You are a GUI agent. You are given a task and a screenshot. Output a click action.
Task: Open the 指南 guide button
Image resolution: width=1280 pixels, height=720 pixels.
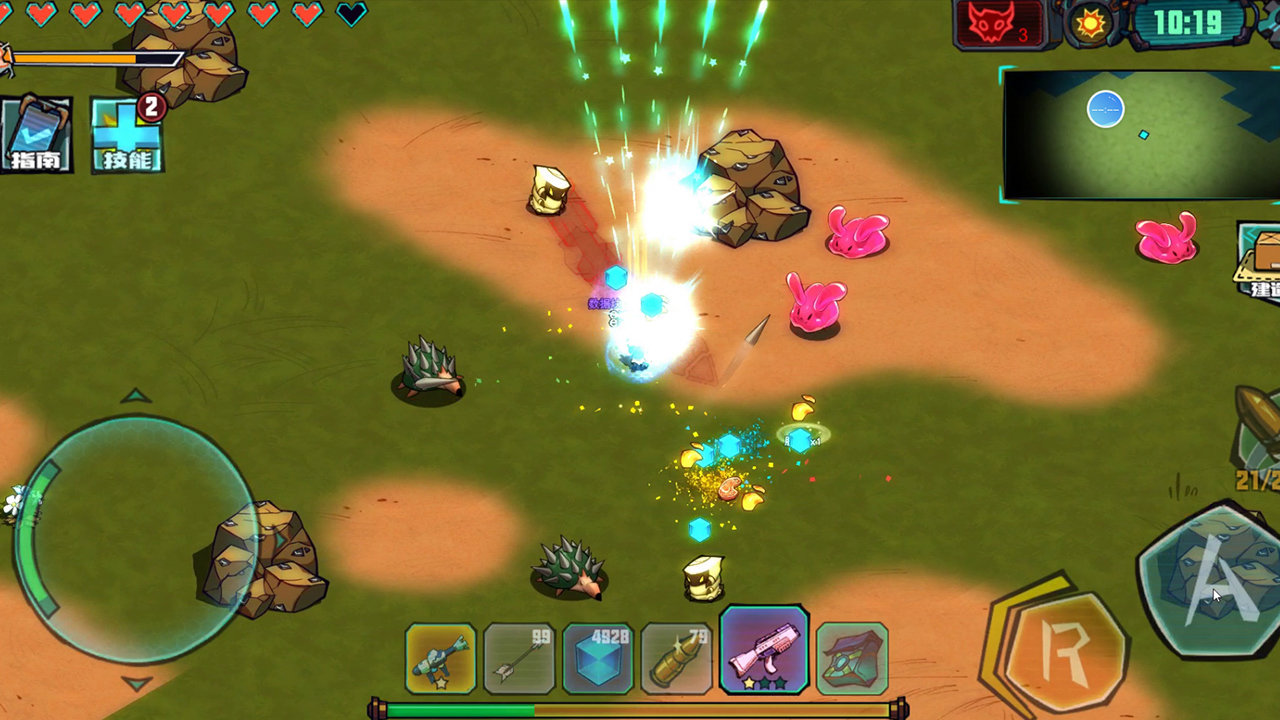[x=36, y=135]
